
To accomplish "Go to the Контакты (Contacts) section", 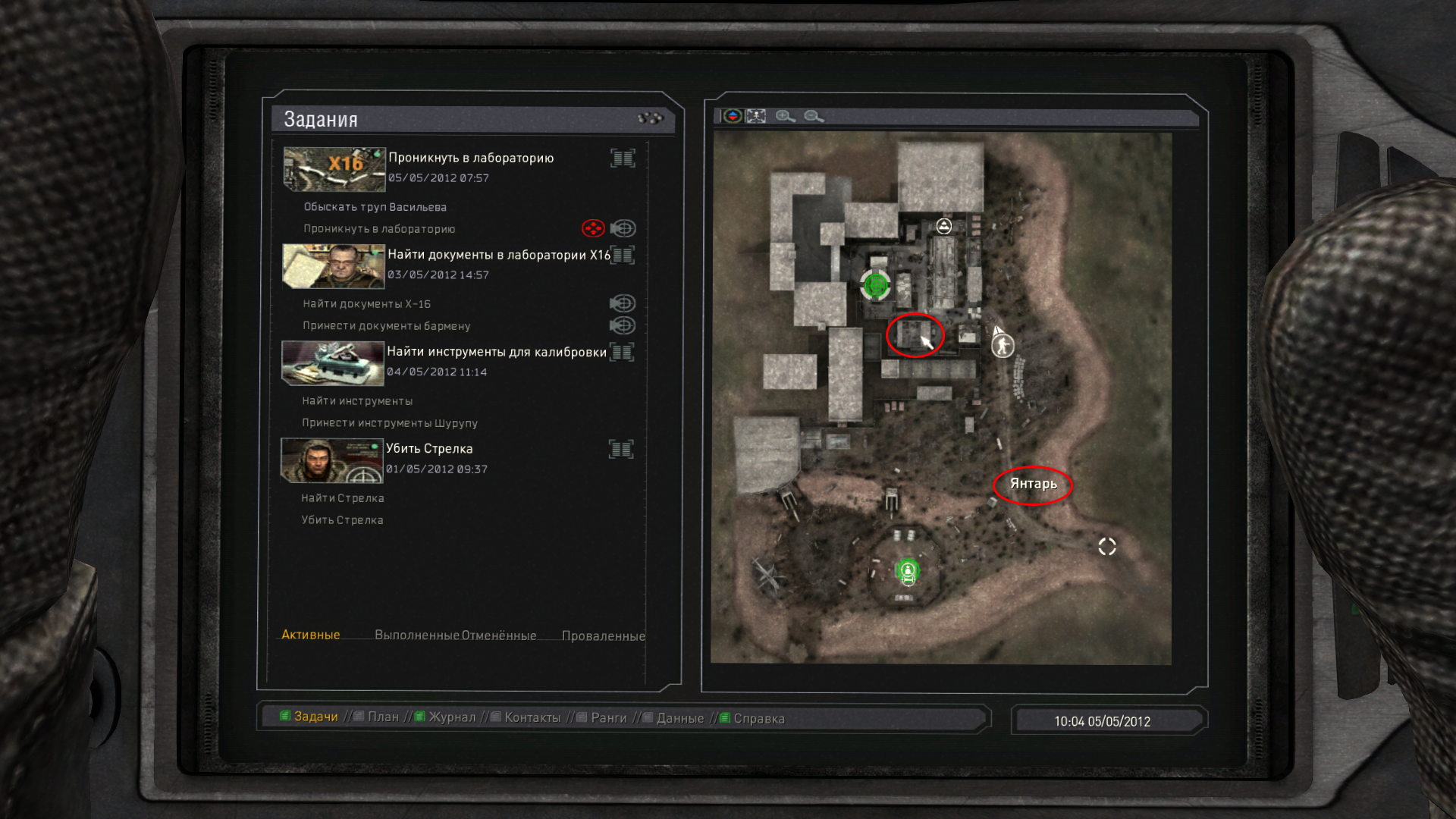I will coord(532,717).
